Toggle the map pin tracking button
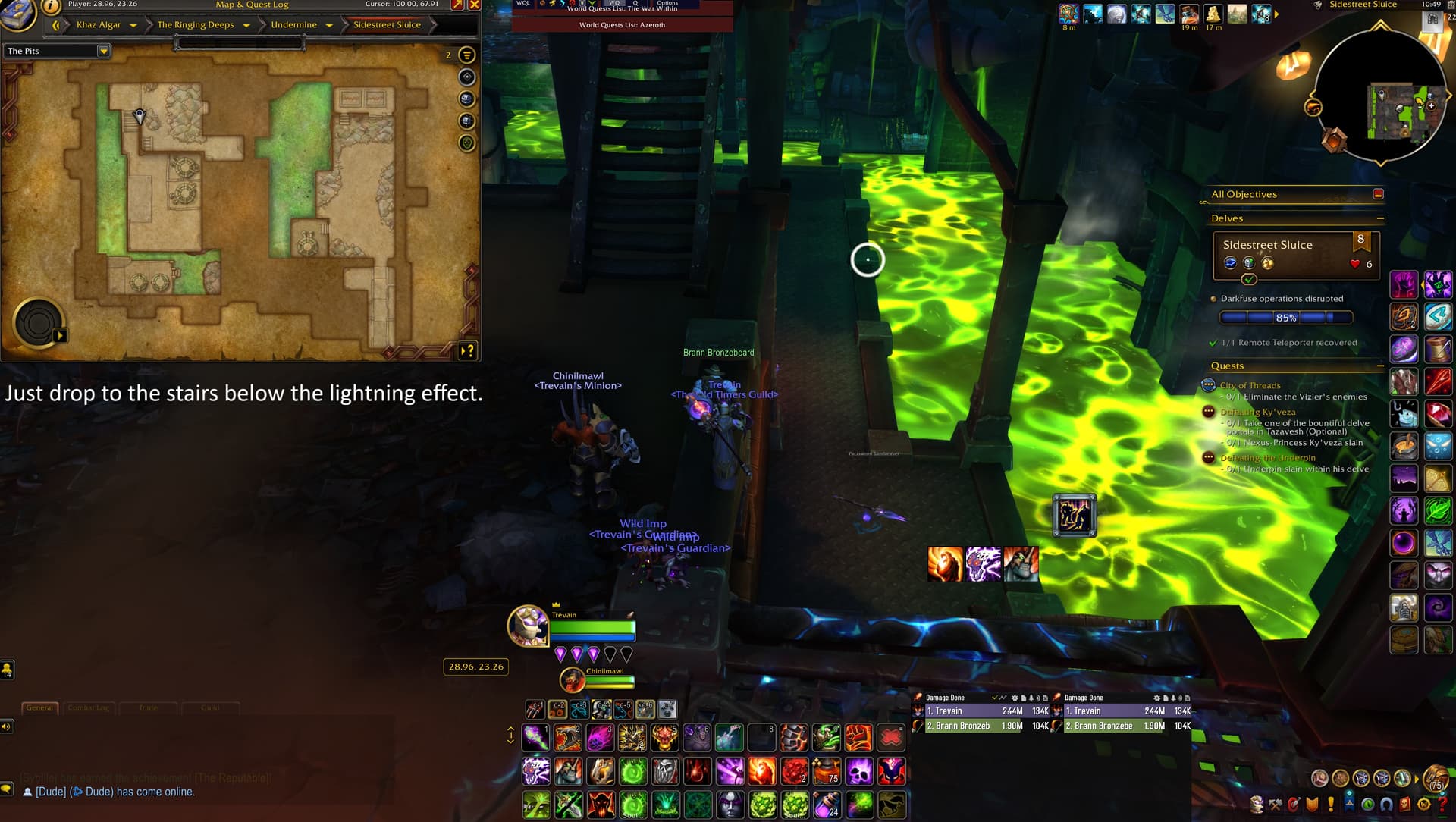The image size is (1456, 822). pyautogui.click(x=467, y=77)
